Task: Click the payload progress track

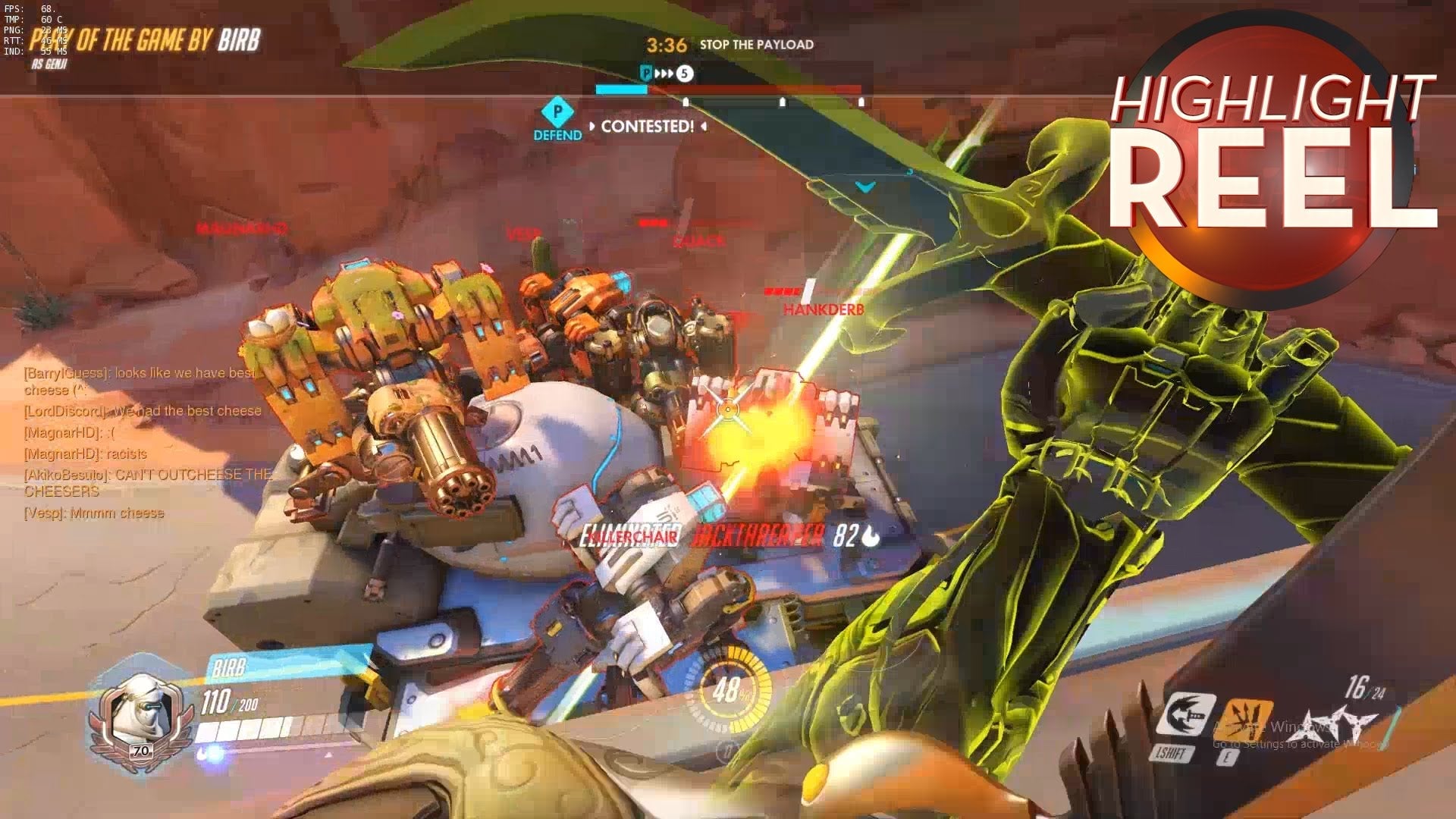Action: pyautogui.click(x=728, y=90)
